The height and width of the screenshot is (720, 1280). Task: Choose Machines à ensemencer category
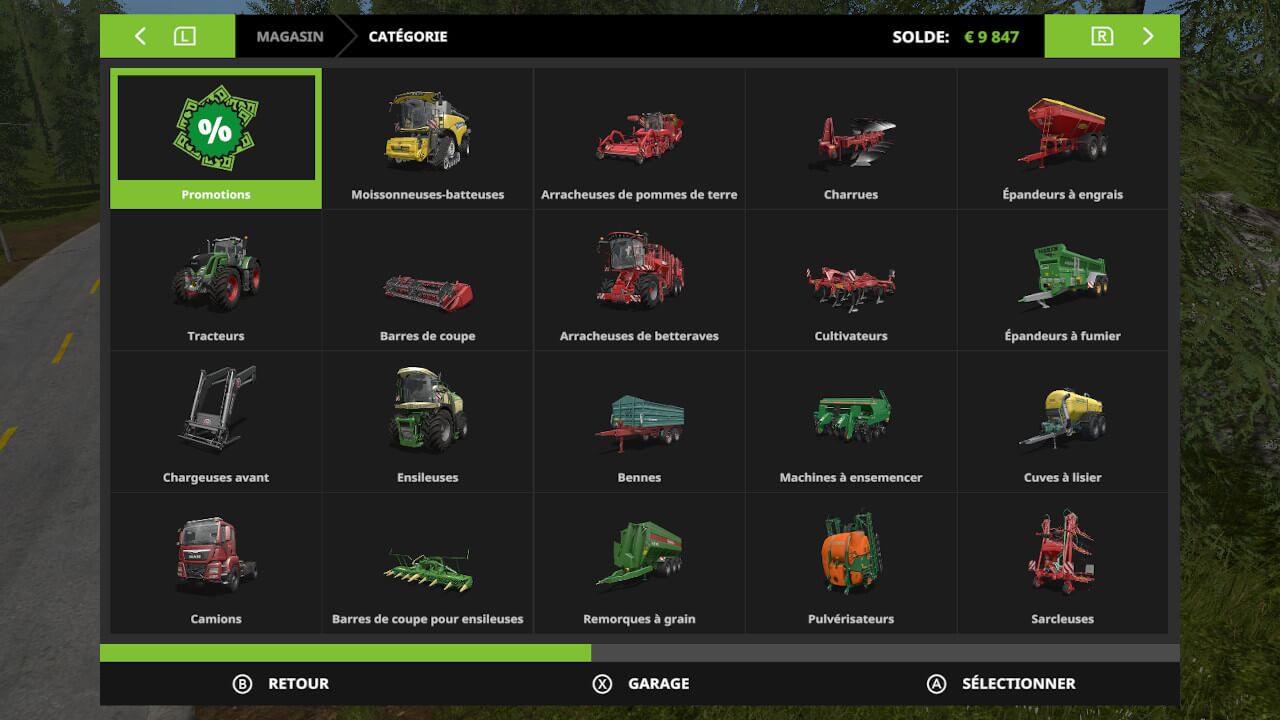tap(851, 421)
